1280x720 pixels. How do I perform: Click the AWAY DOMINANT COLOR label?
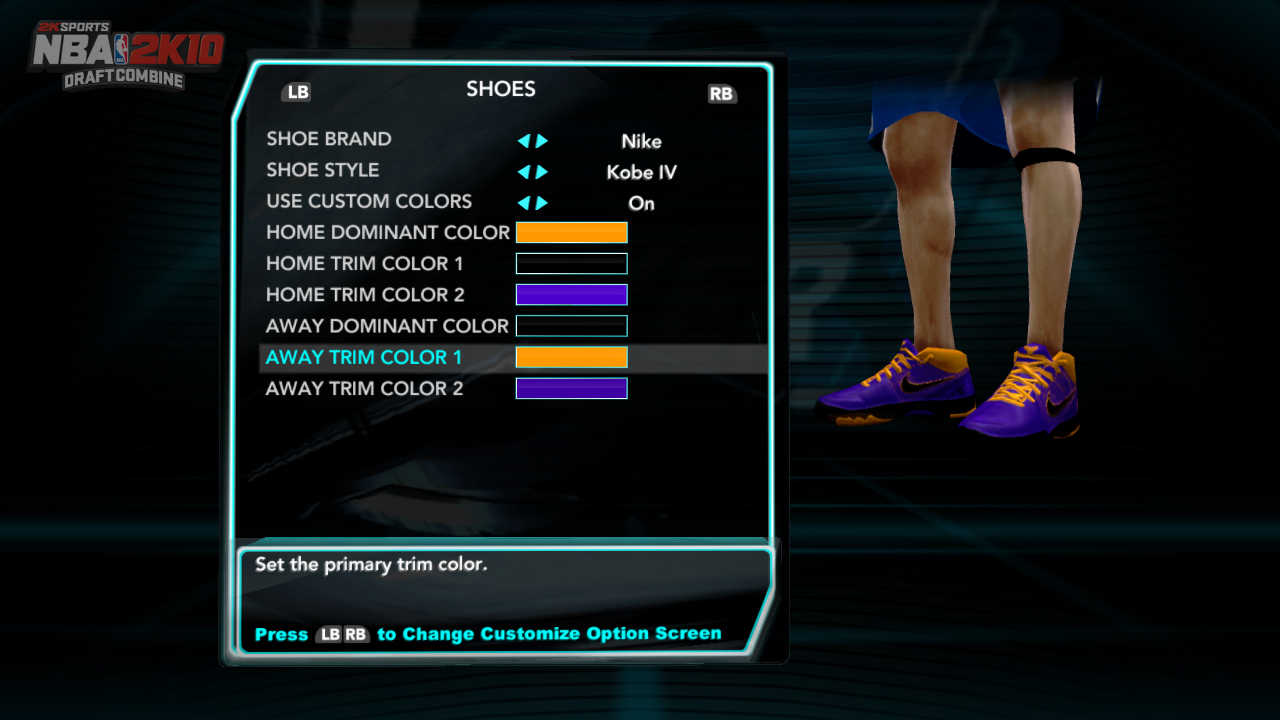tap(386, 326)
